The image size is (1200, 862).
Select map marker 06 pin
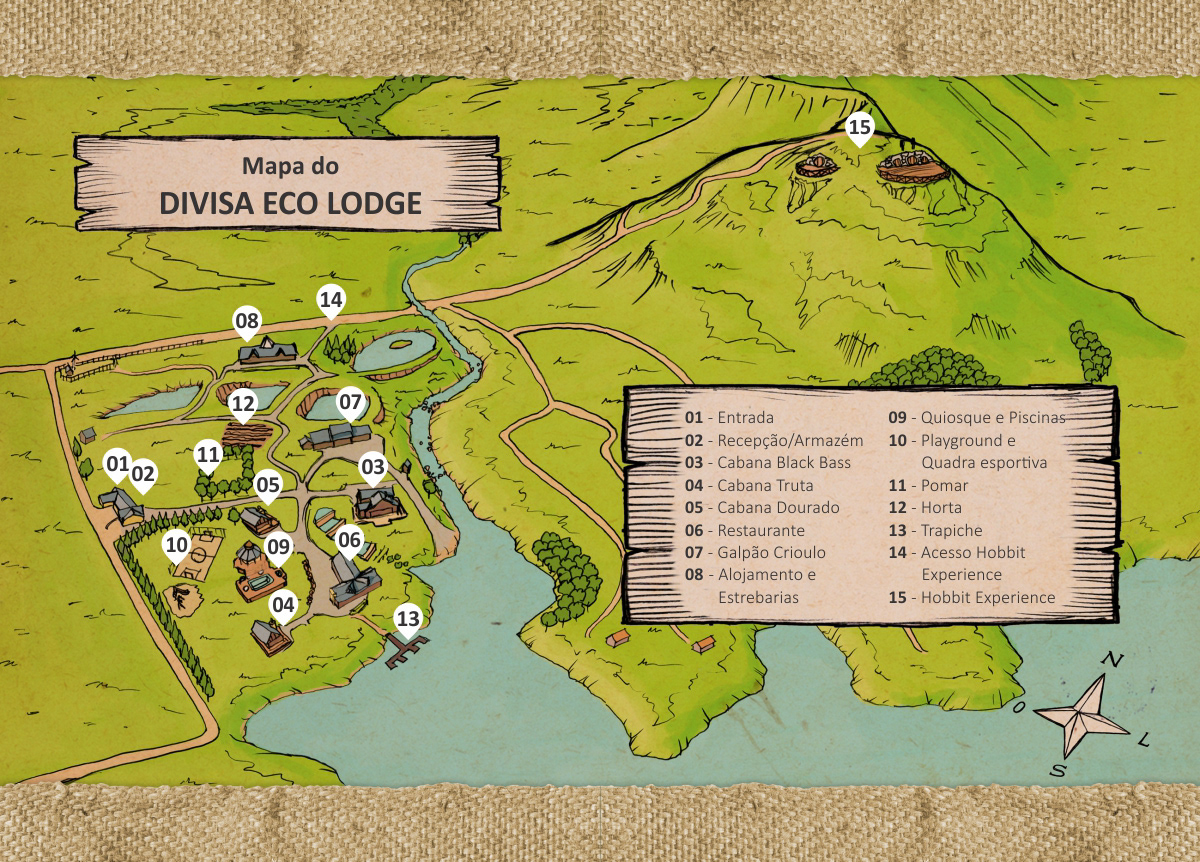click(x=349, y=541)
